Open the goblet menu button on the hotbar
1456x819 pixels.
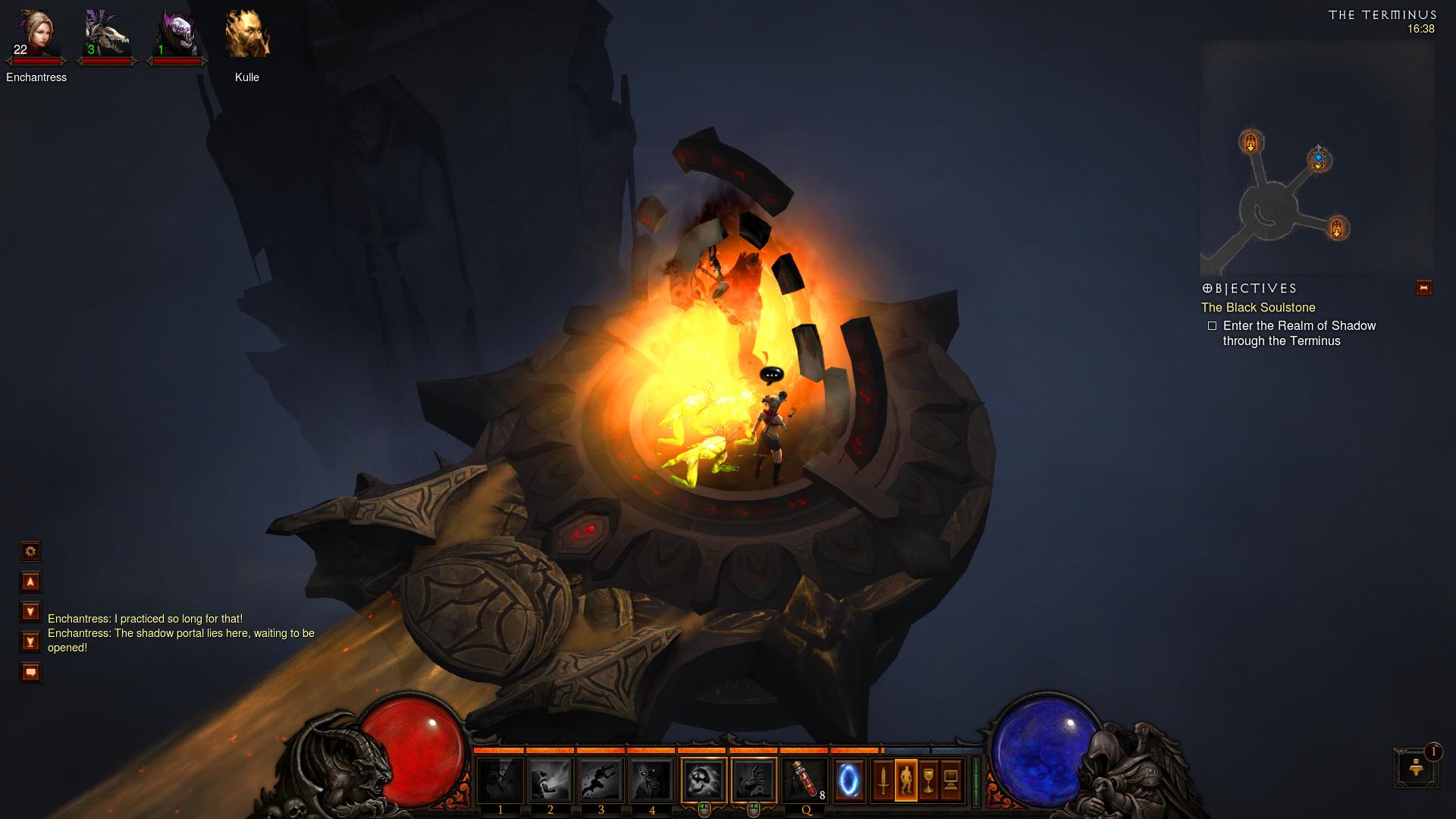928,780
